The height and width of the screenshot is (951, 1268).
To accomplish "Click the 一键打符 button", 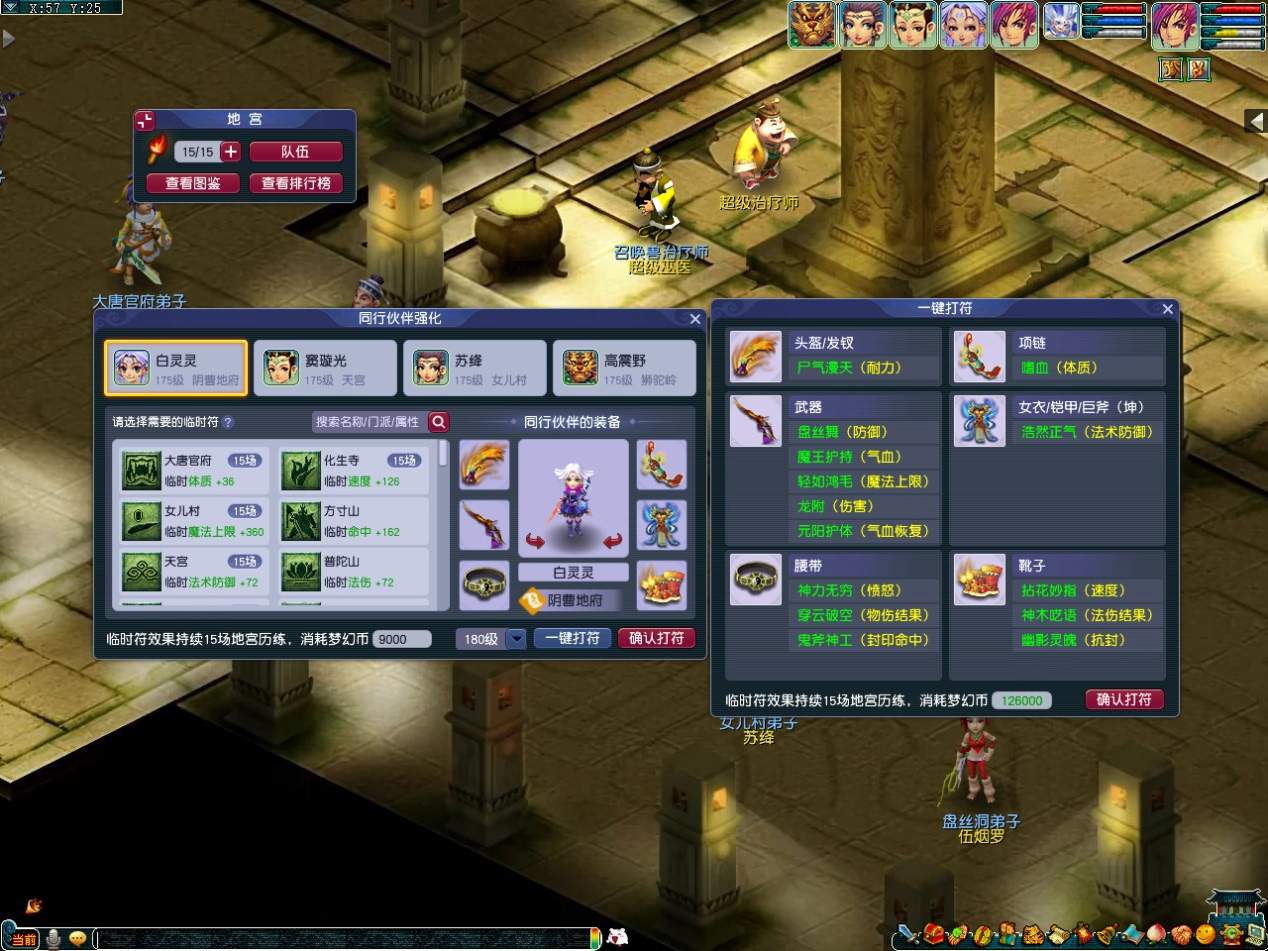I will 572,638.
